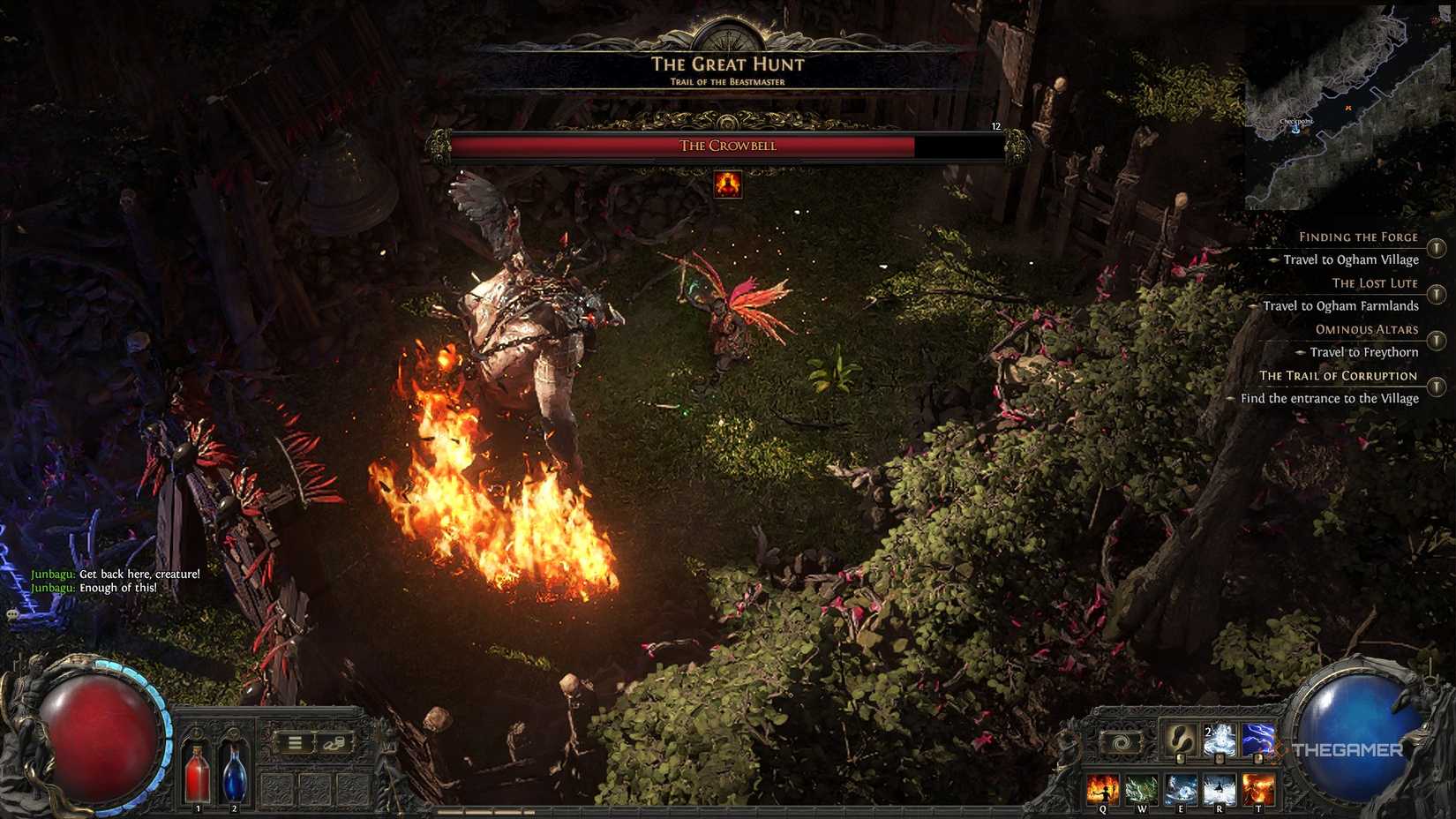1456x819 pixels.
Task: Click Find the entrance to the Village objective
Action: 1330,398
